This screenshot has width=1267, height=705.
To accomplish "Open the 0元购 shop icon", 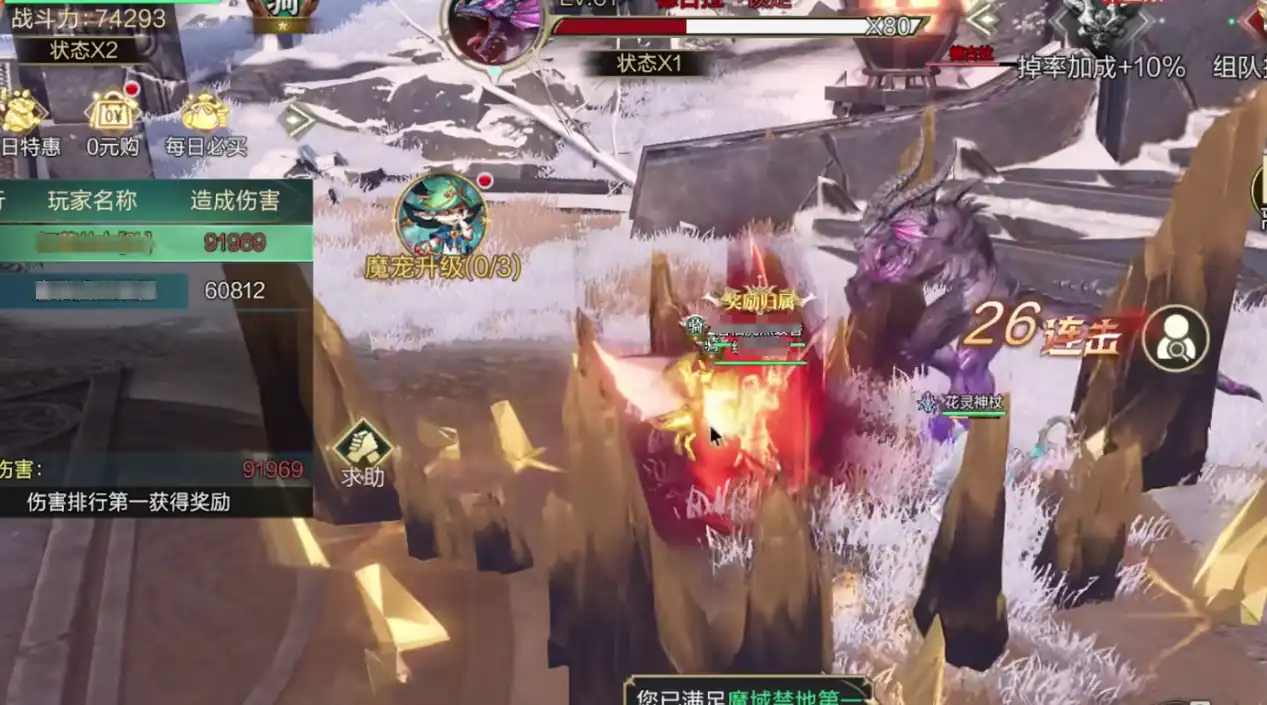I will [113, 123].
